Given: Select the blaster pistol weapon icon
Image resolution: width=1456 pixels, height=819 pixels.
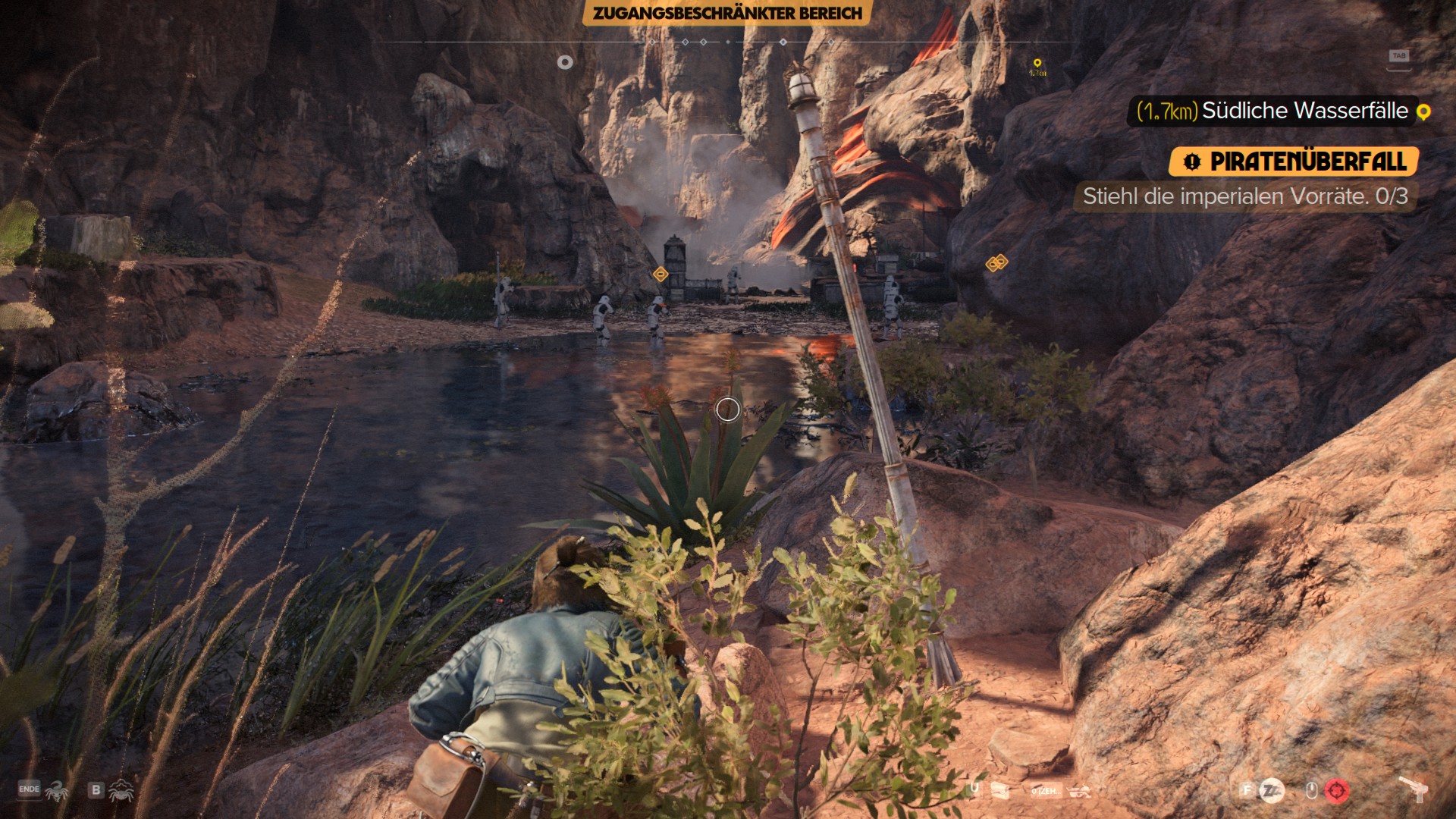Looking at the screenshot, I should click(x=1413, y=791).
